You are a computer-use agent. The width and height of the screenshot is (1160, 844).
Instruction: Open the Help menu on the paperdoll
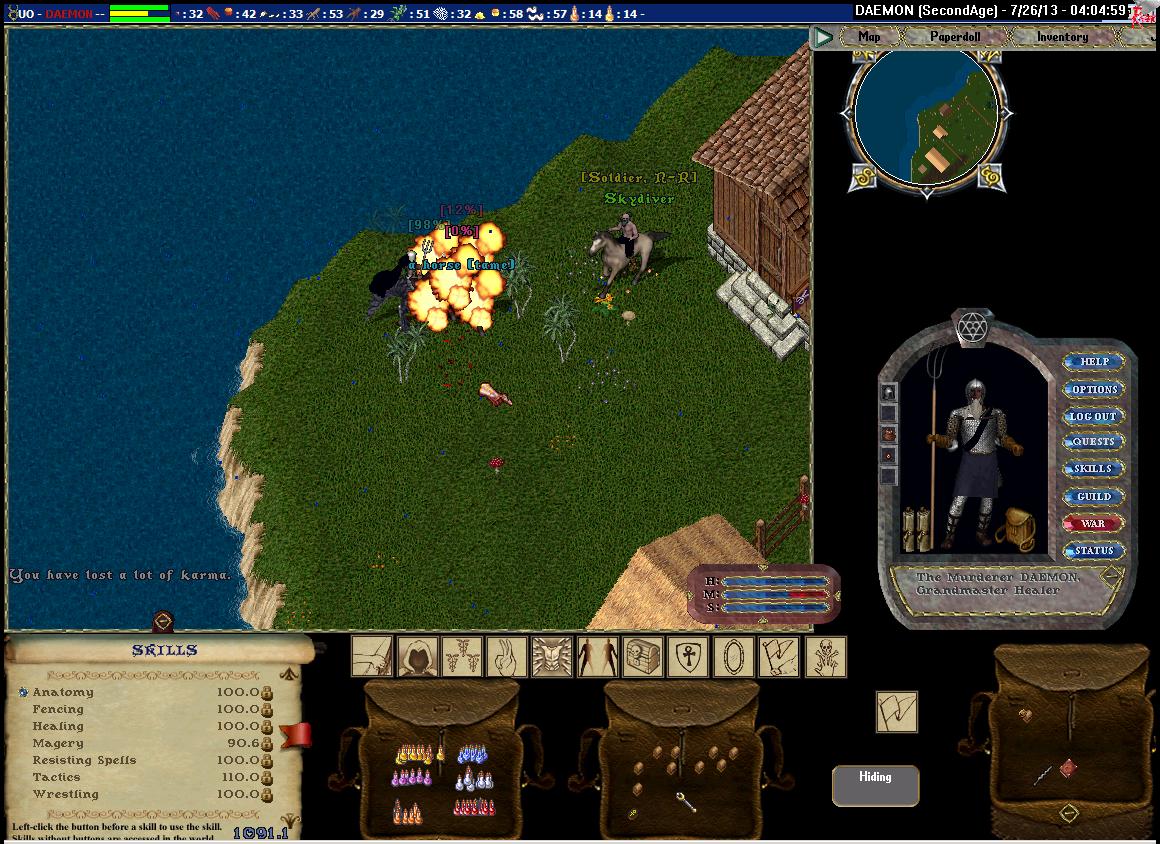pyautogui.click(x=1094, y=362)
